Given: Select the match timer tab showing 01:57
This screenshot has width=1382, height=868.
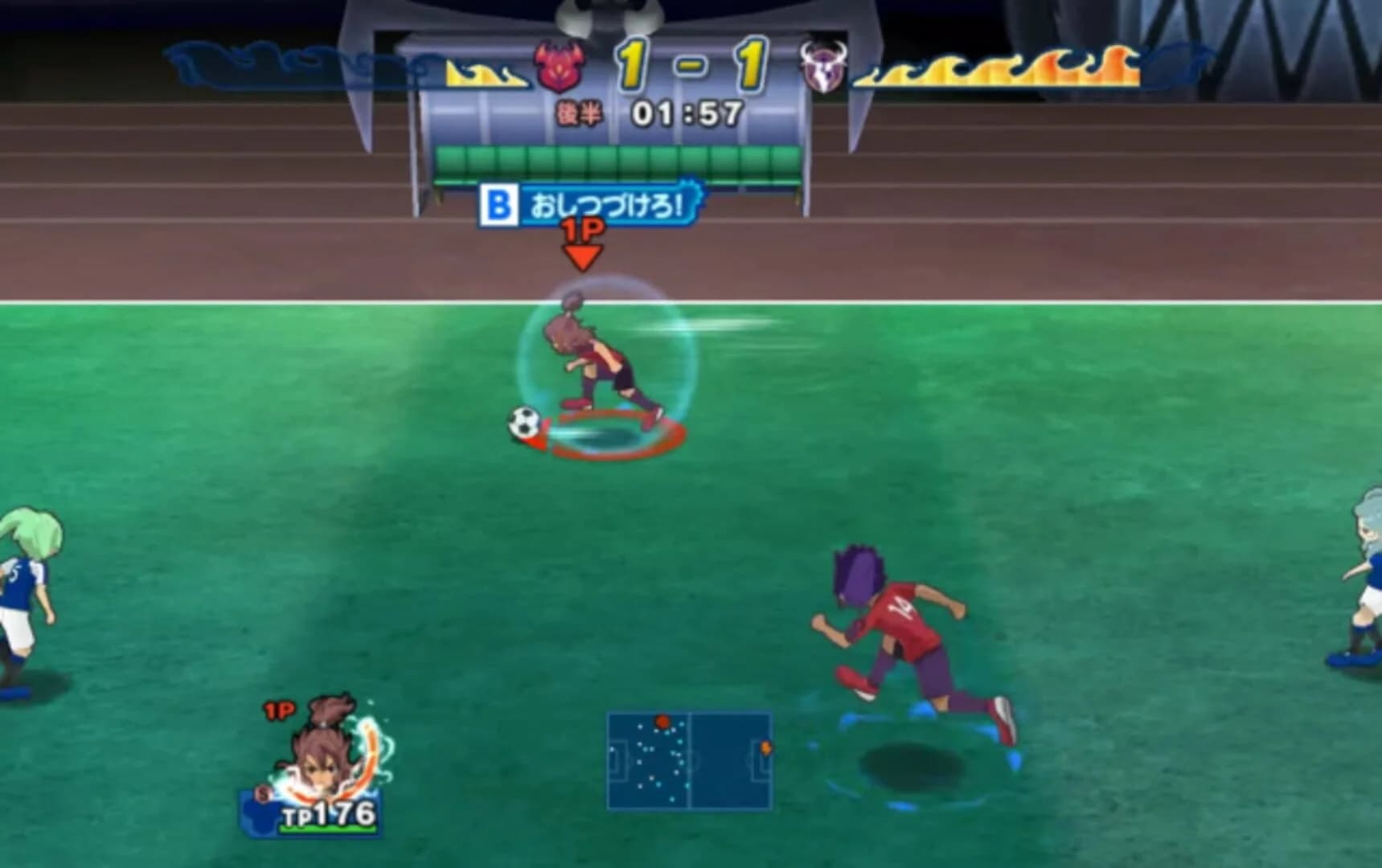Looking at the screenshot, I should coord(687,113).
